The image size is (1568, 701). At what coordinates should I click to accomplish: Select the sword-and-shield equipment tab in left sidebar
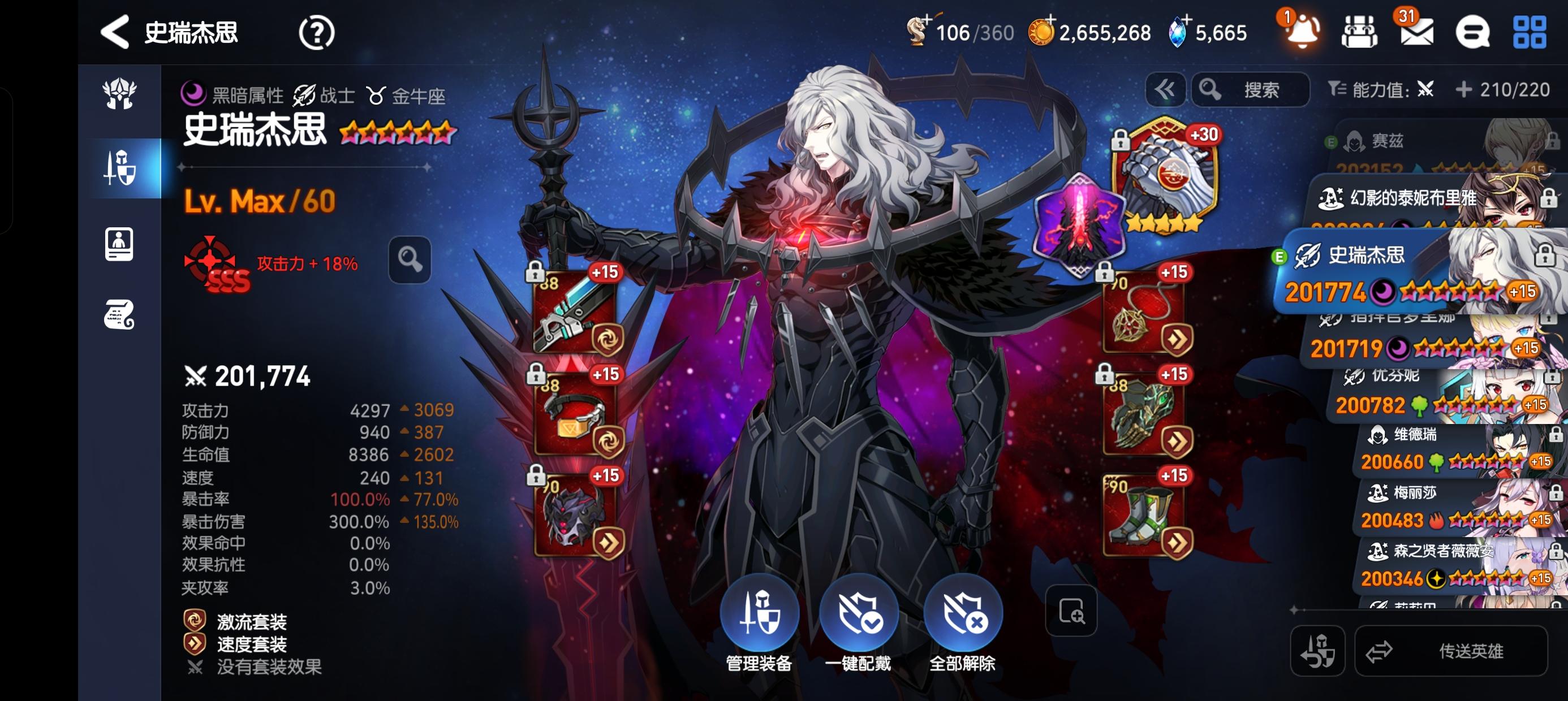click(119, 167)
